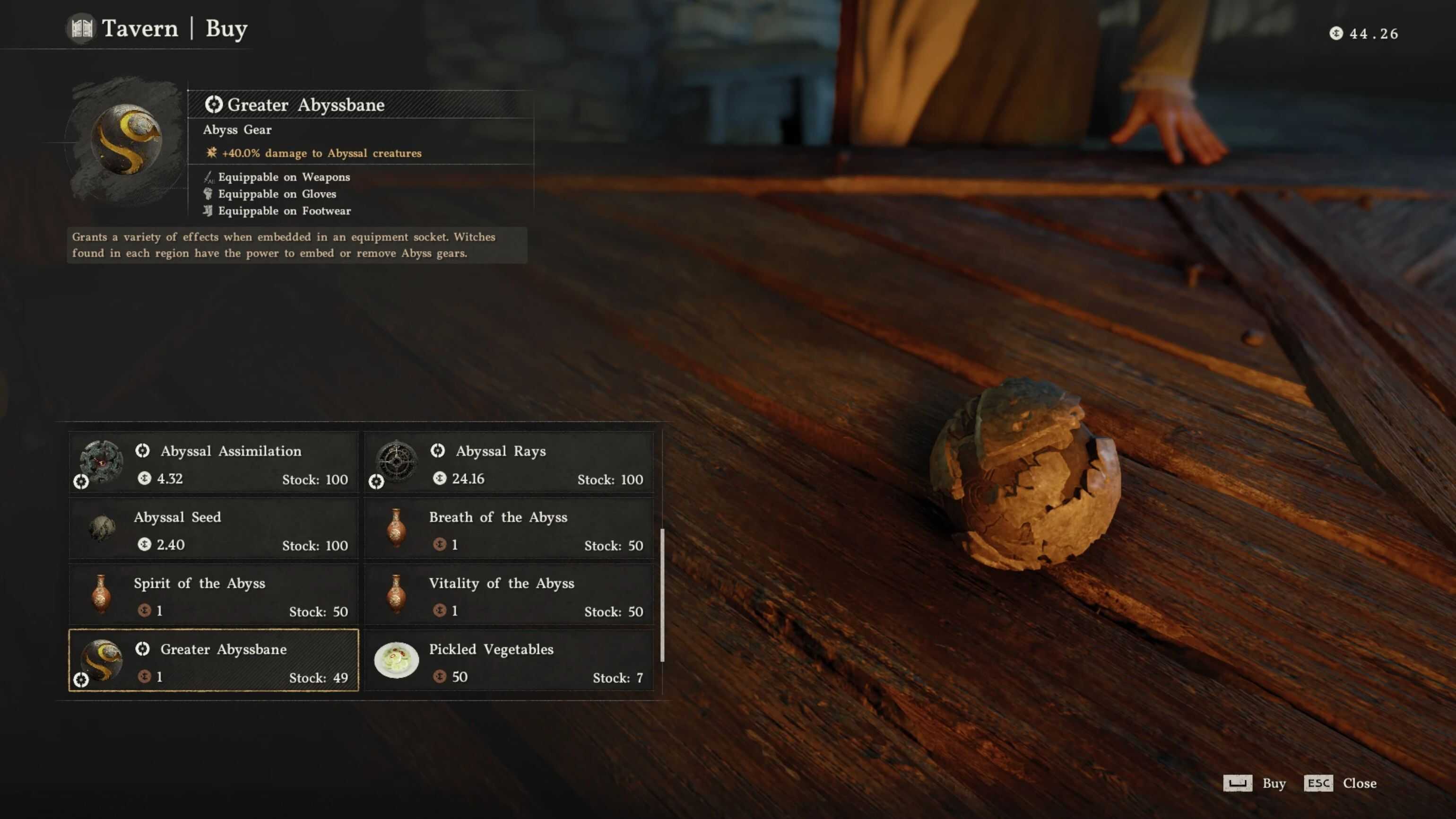Screen dimensions: 1456x819
Task: Select the Abyssal Assimilation shop item
Action: [214, 463]
